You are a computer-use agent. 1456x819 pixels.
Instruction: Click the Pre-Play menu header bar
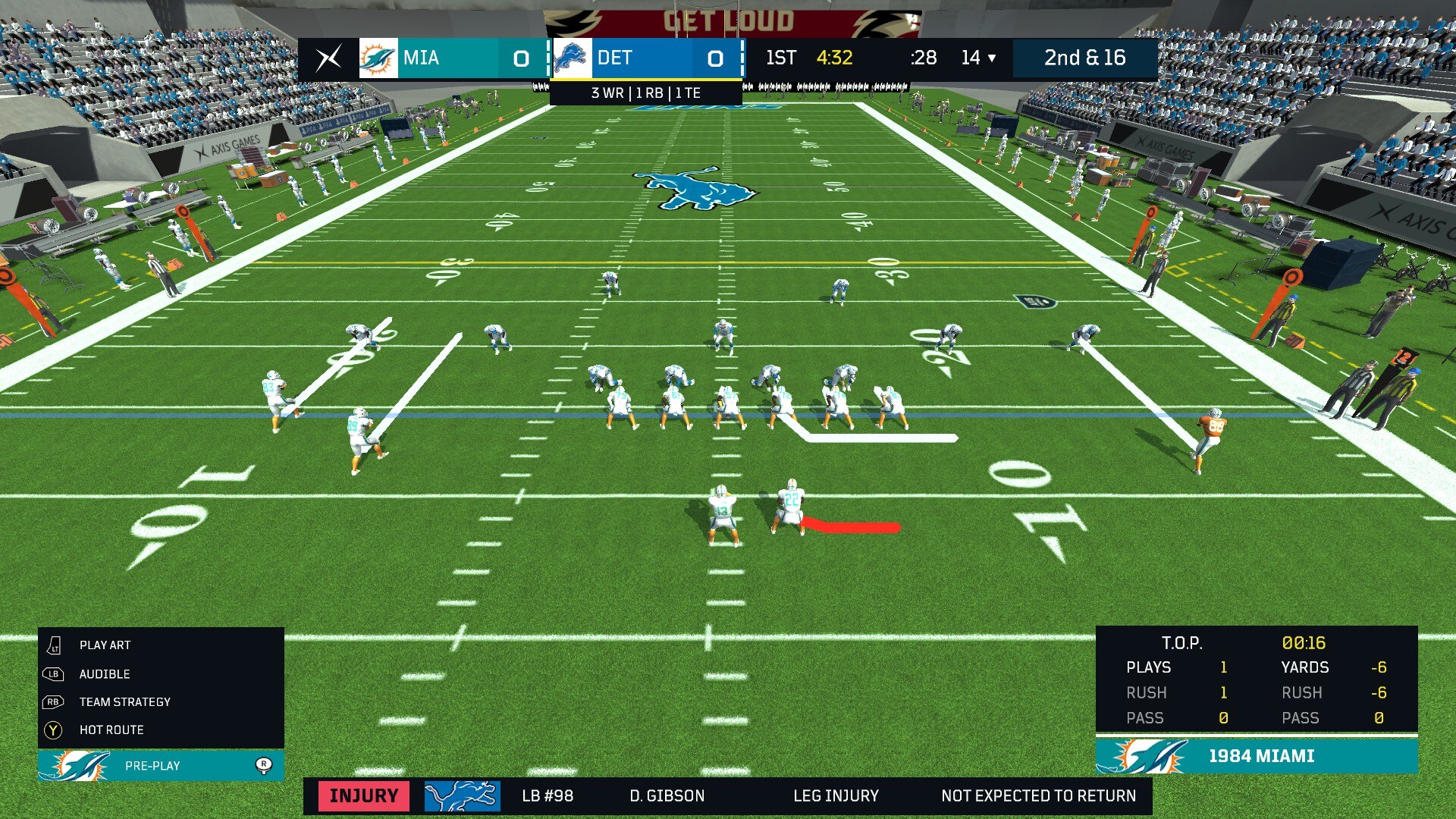161,765
